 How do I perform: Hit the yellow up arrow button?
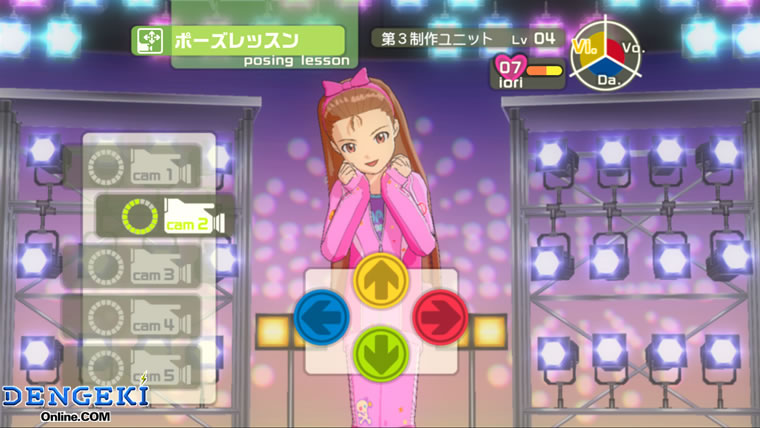pos(381,279)
